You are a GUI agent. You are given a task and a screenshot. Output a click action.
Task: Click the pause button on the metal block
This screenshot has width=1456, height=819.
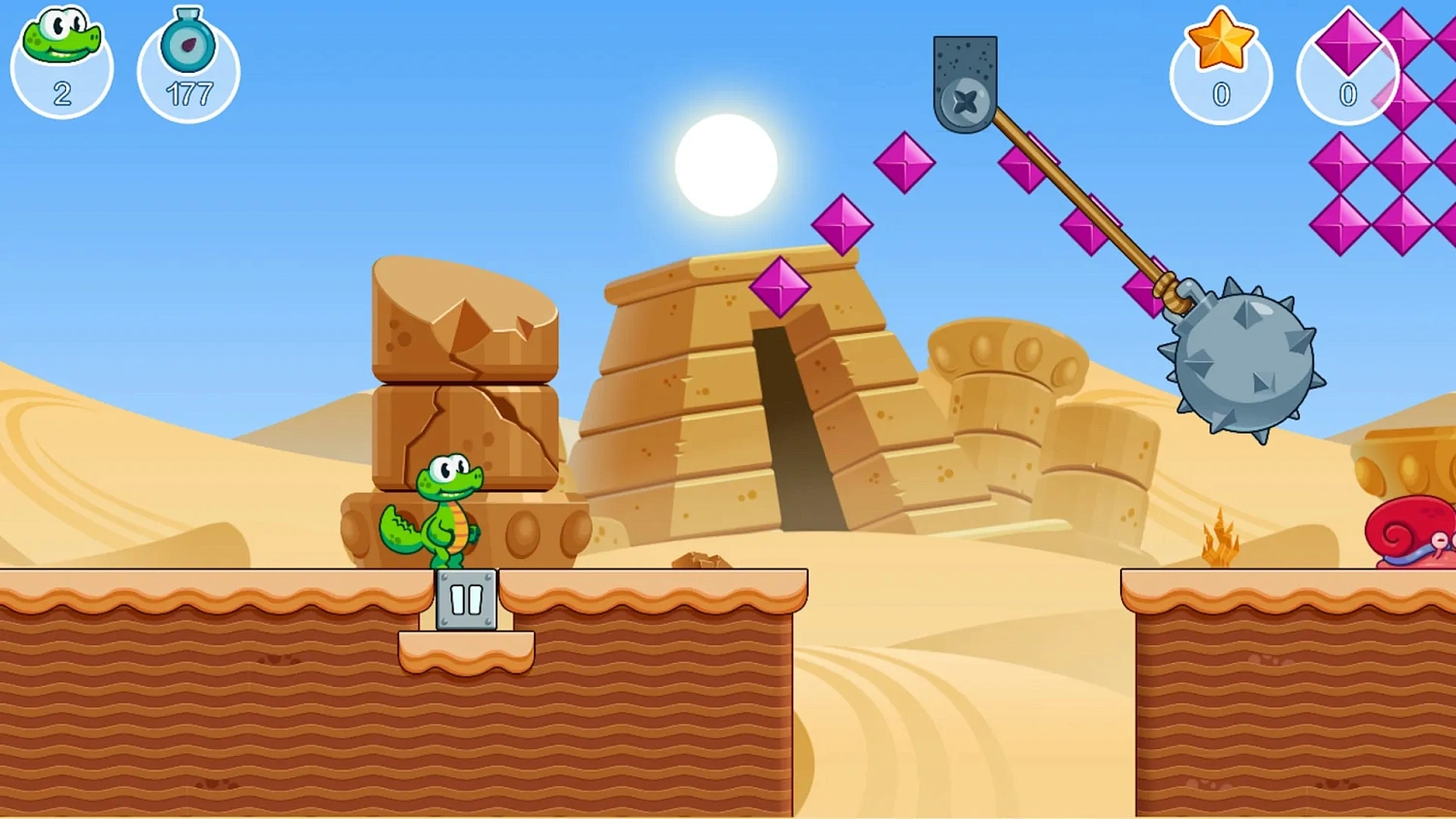click(466, 599)
